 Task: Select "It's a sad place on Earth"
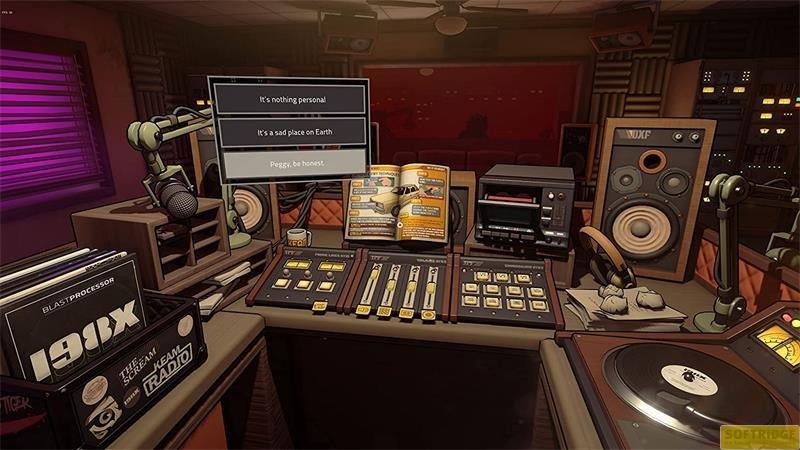point(291,132)
